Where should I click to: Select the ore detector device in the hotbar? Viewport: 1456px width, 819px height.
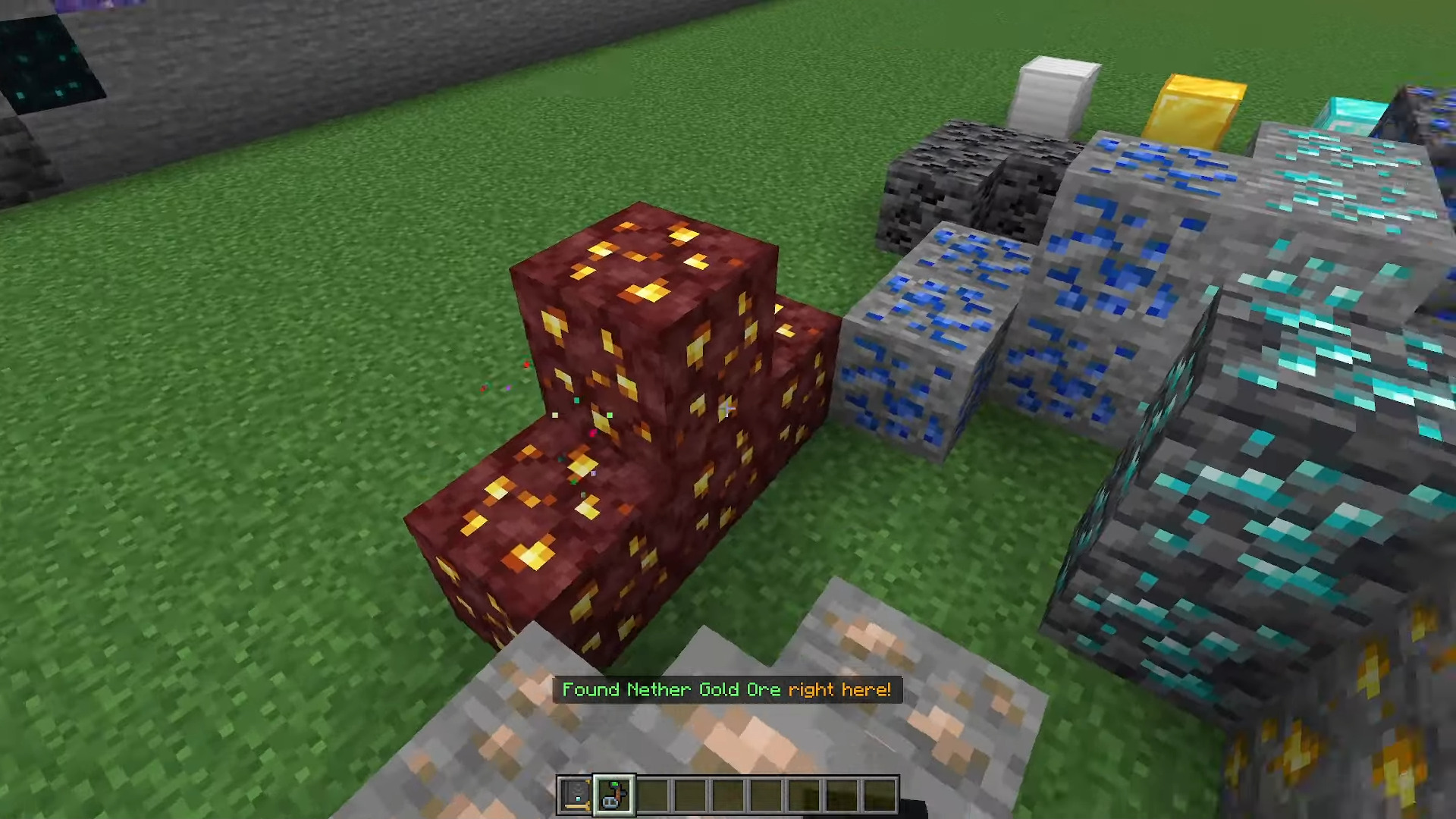614,793
